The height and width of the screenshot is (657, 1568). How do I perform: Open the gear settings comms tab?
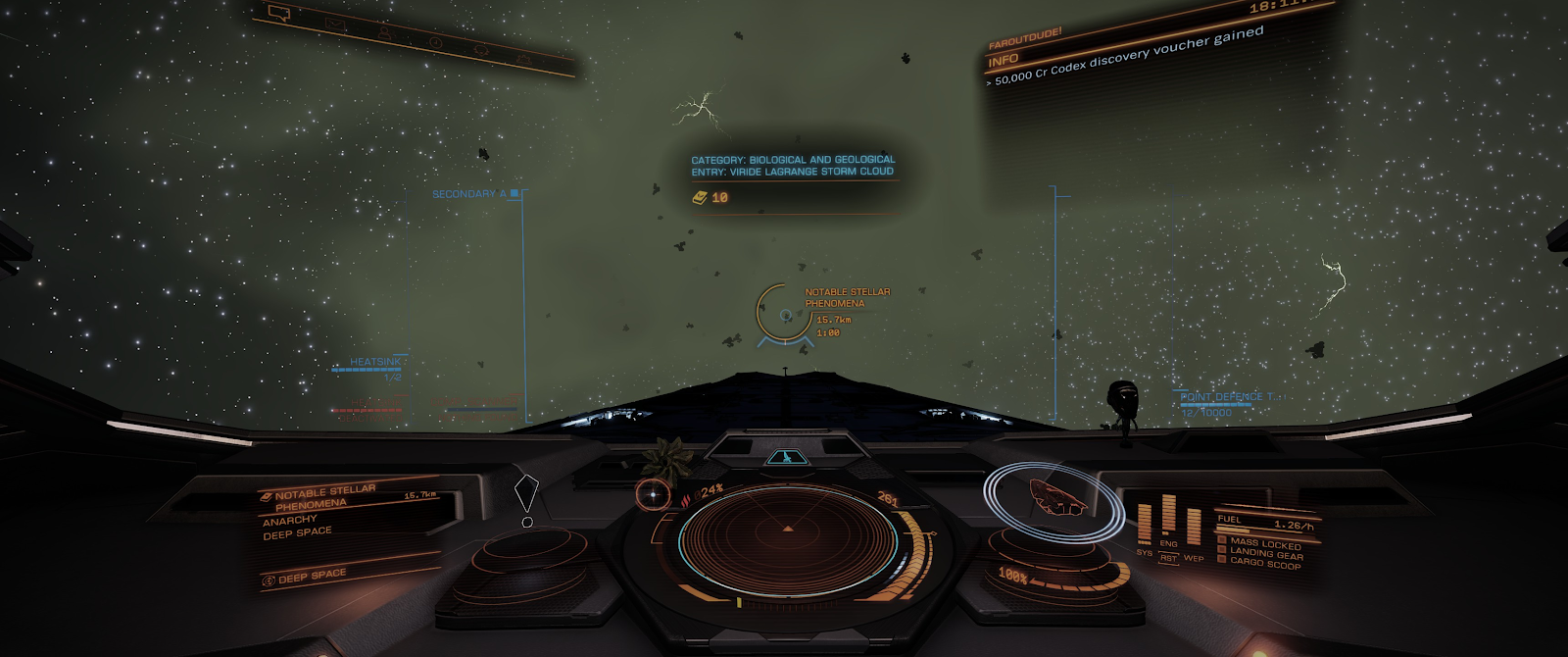coord(525,60)
